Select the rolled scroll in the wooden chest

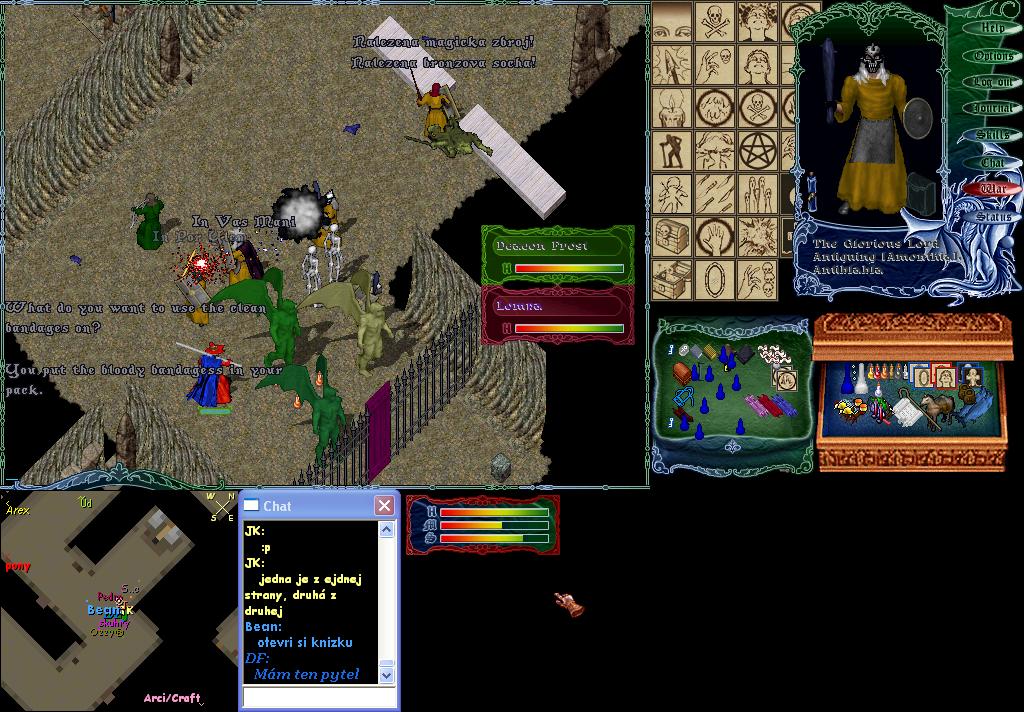[x=907, y=411]
